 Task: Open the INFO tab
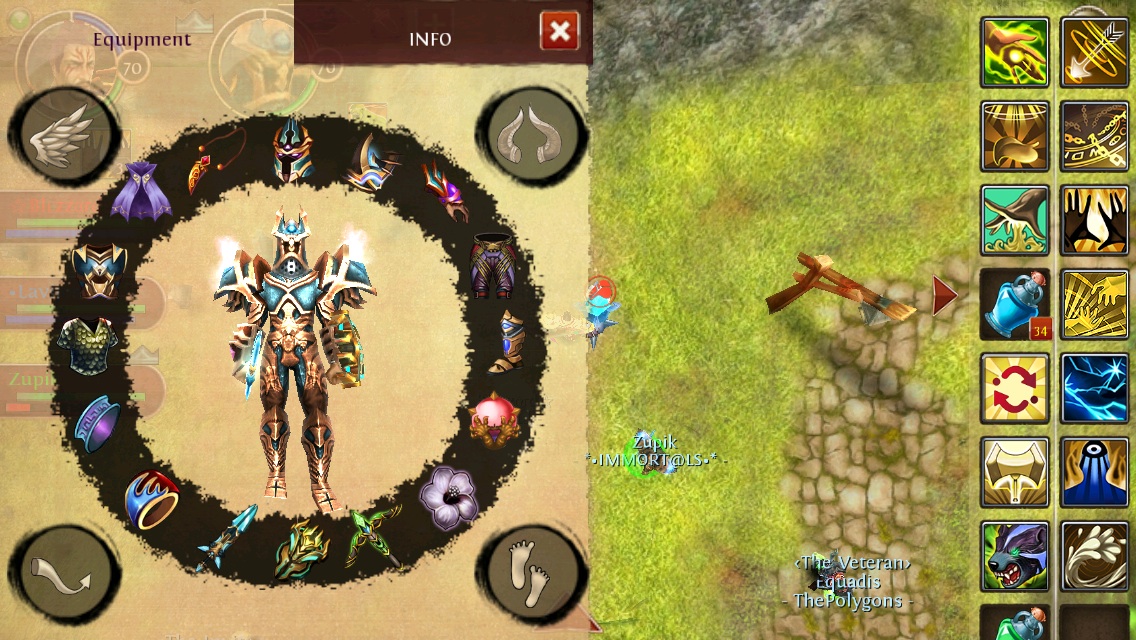pyautogui.click(x=430, y=39)
